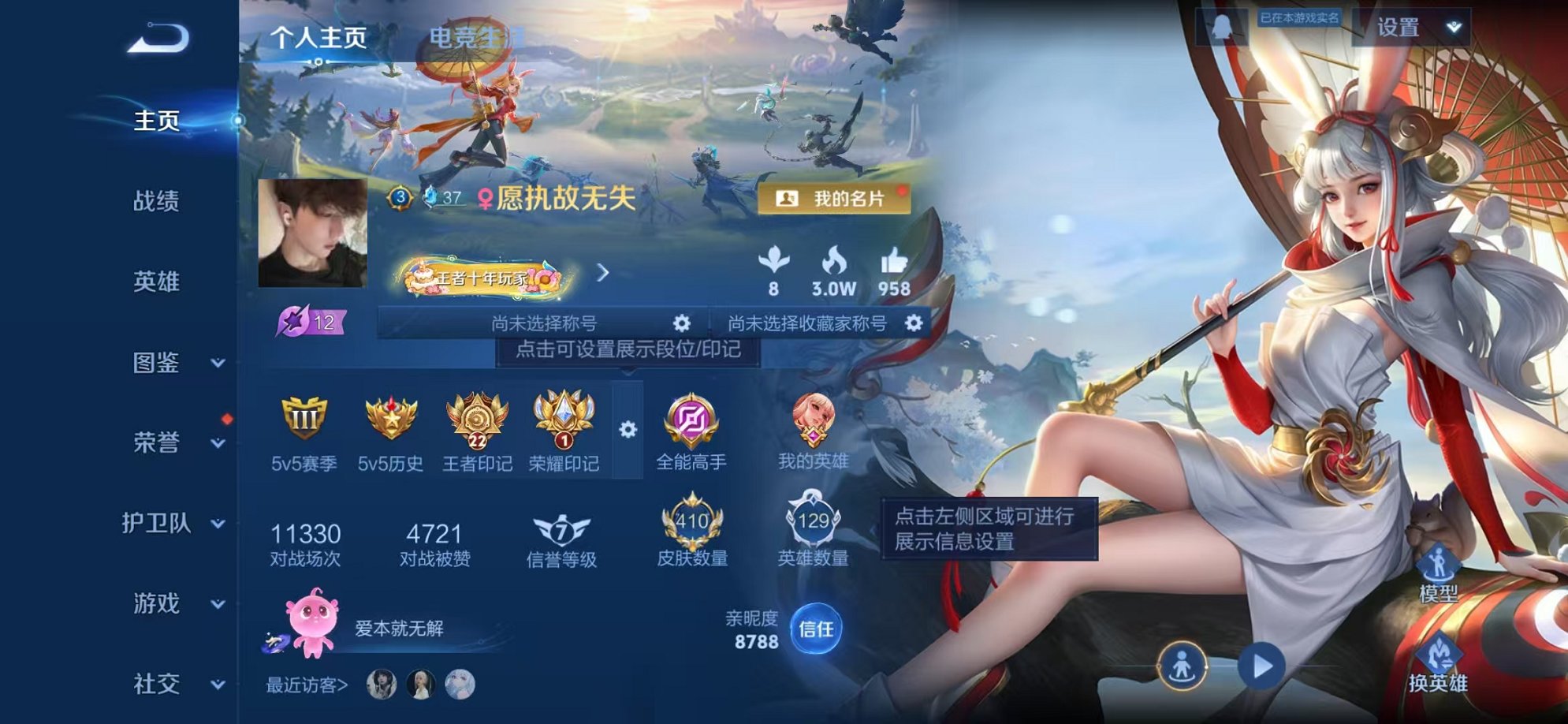This screenshot has height=724, width=1568.
Task: Open the notification bell near 设置
Action: pyautogui.click(x=1220, y=28)
